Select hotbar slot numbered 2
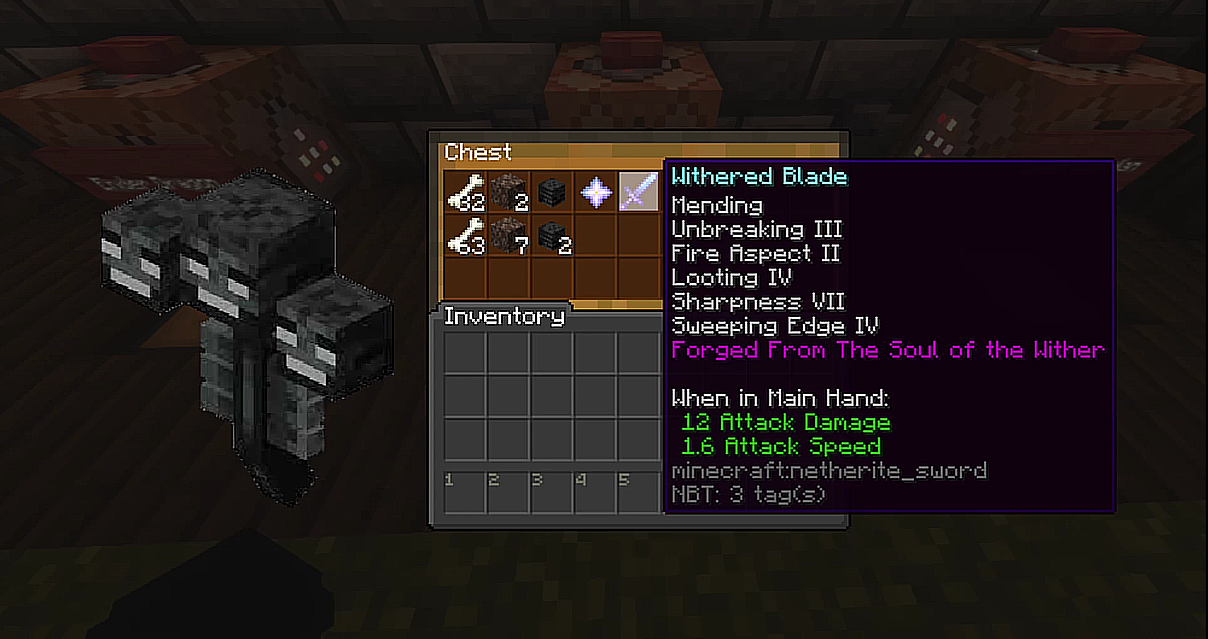The height and width of the screenshot is (639, 1208). (509, 492)
